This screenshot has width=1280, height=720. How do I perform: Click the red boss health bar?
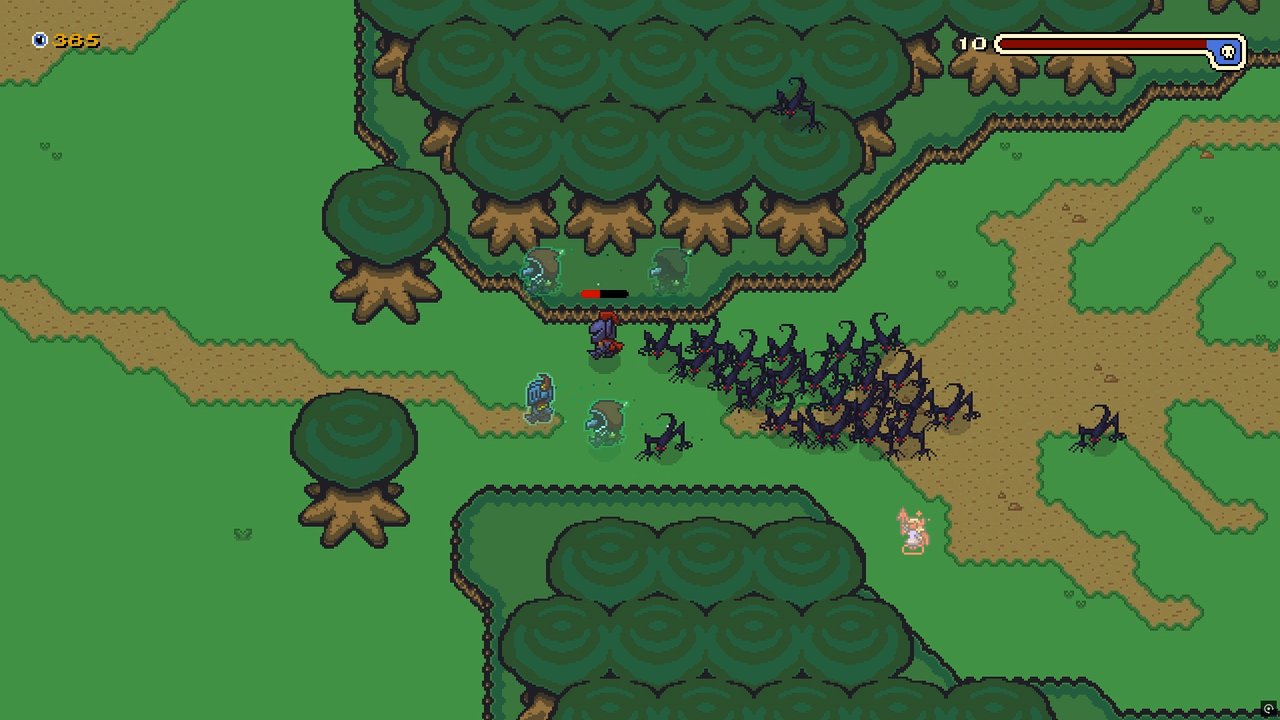tap(1100, 43)
